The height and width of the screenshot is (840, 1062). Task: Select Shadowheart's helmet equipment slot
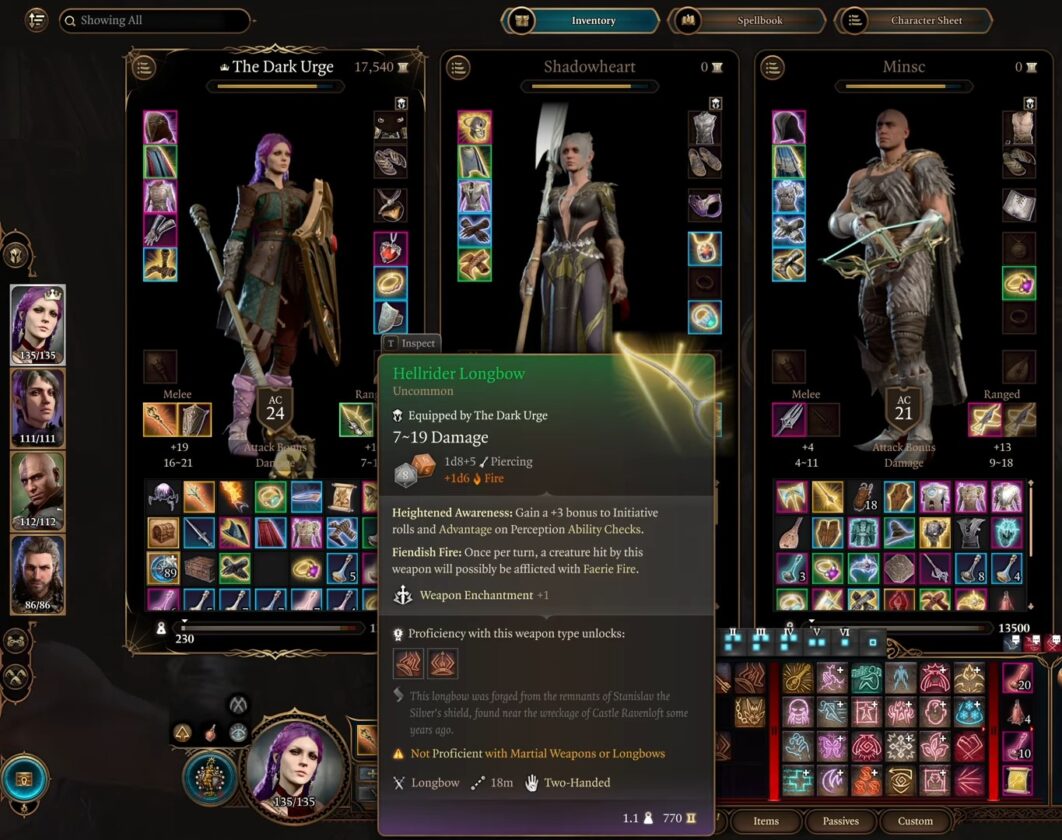474,127
